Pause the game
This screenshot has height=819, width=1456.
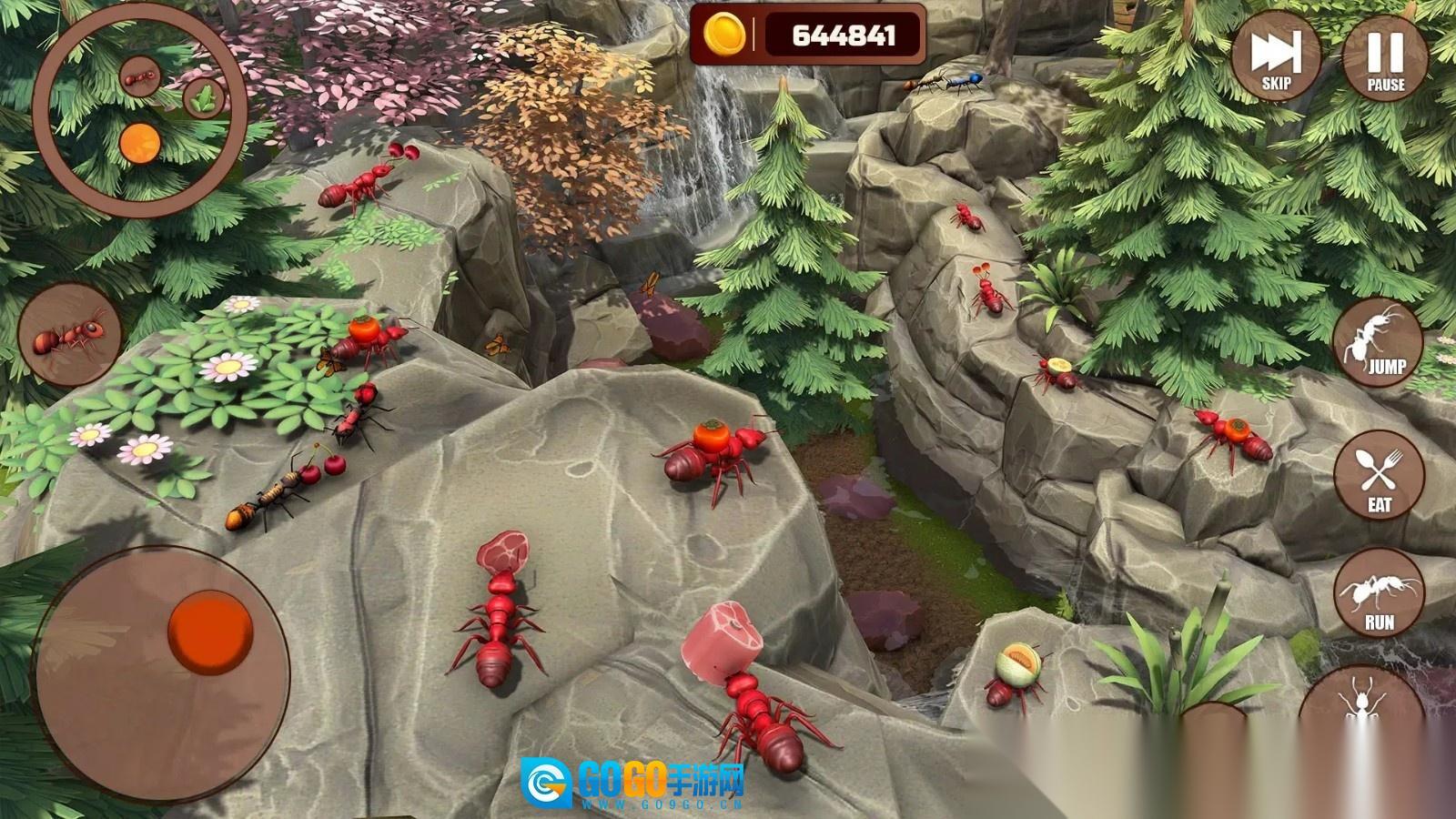pyautogui.click(x=1385, y=57)
